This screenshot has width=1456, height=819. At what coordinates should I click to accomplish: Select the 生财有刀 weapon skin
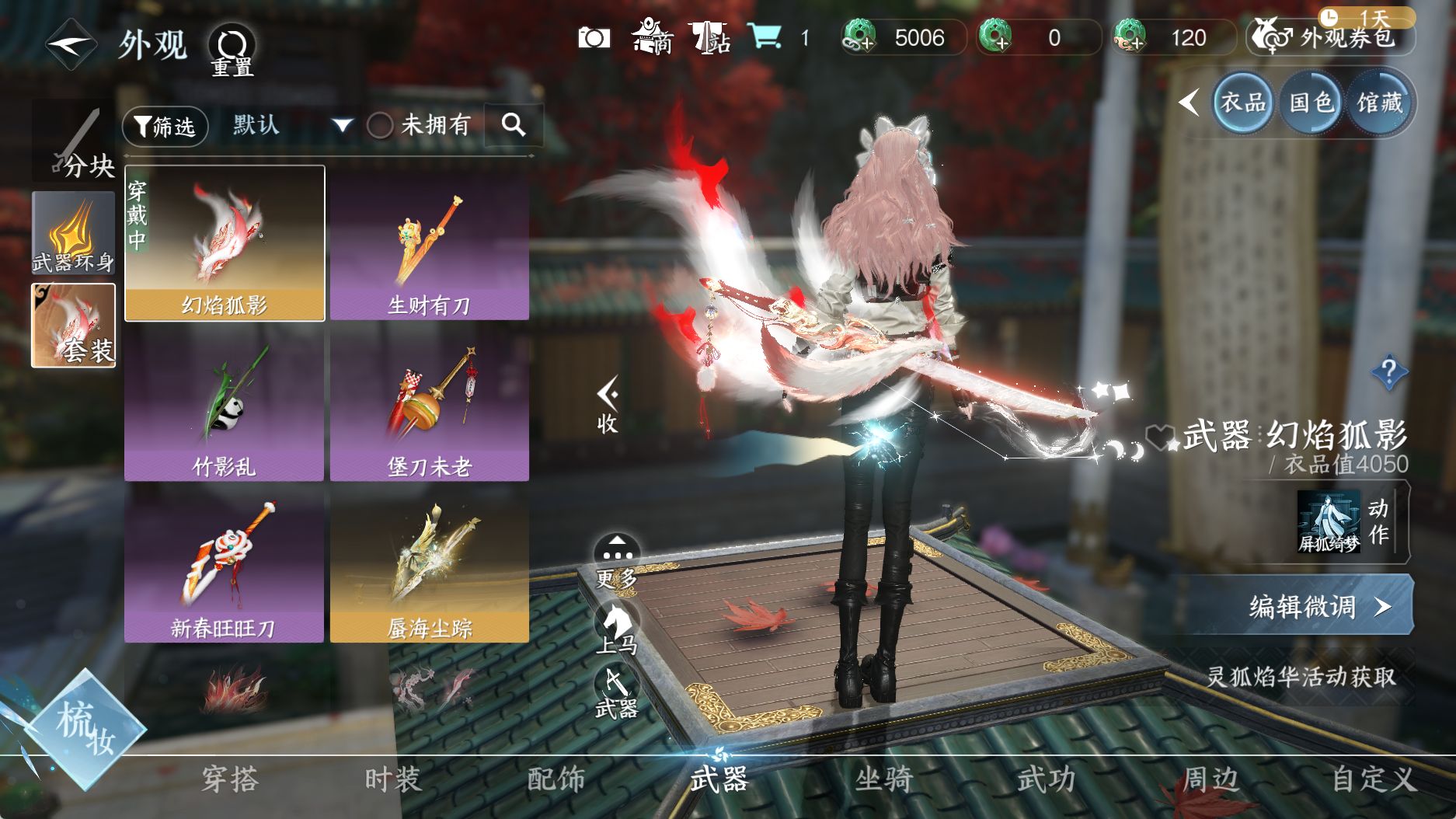pyautogui.click(x=430, y=244)
